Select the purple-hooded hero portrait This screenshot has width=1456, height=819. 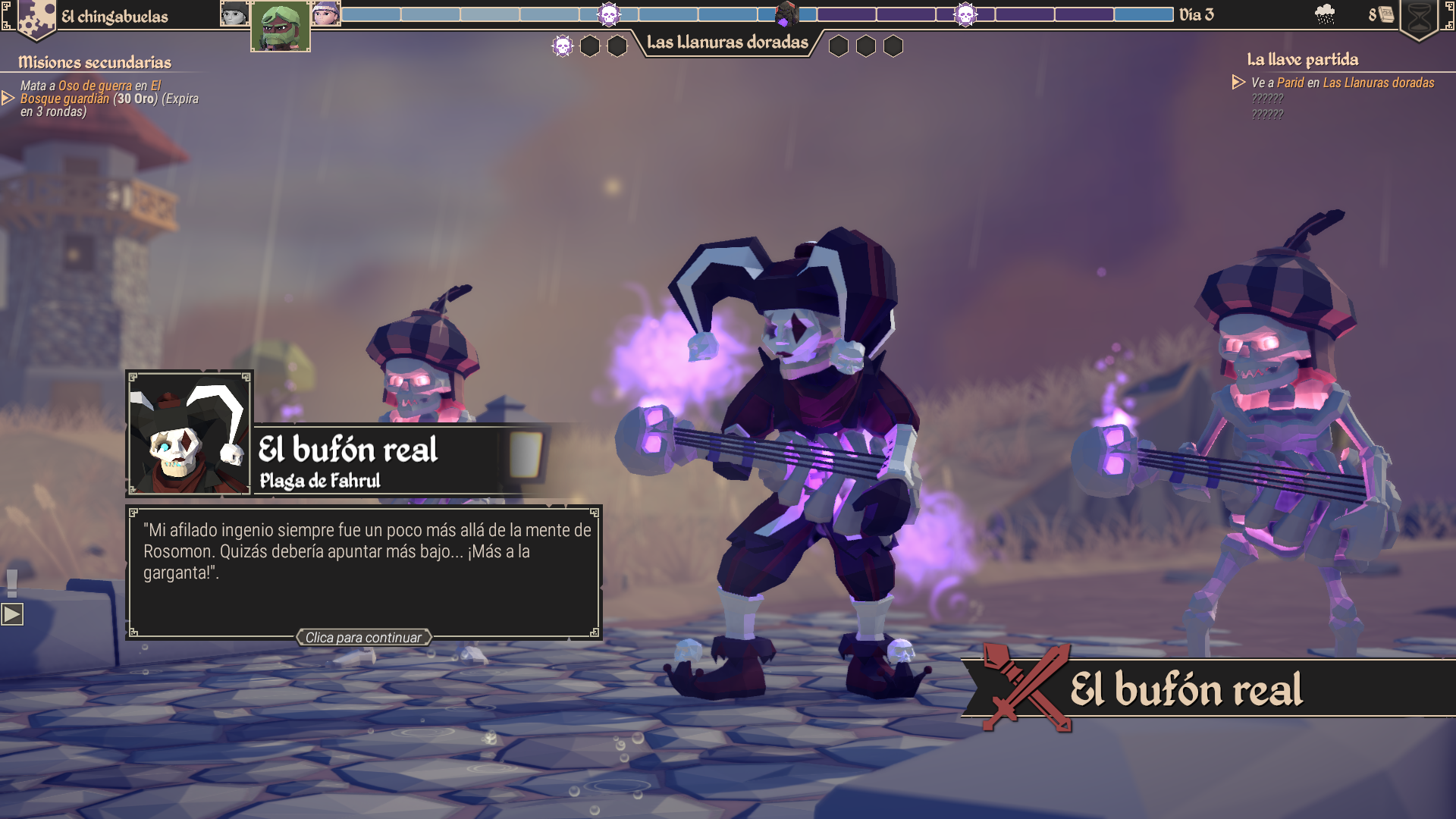pos(326,14)
